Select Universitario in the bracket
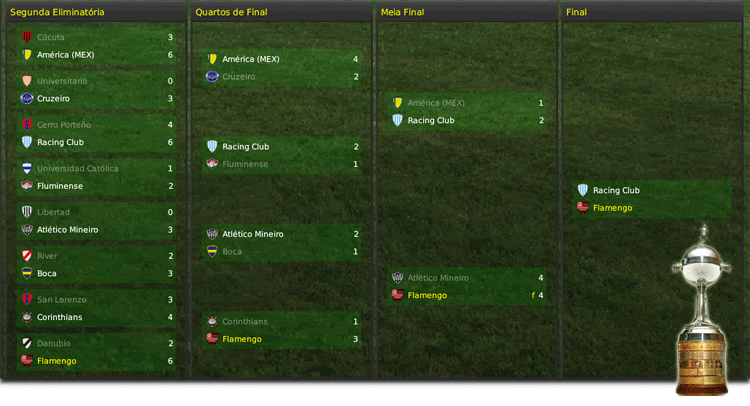 [62, 81]
